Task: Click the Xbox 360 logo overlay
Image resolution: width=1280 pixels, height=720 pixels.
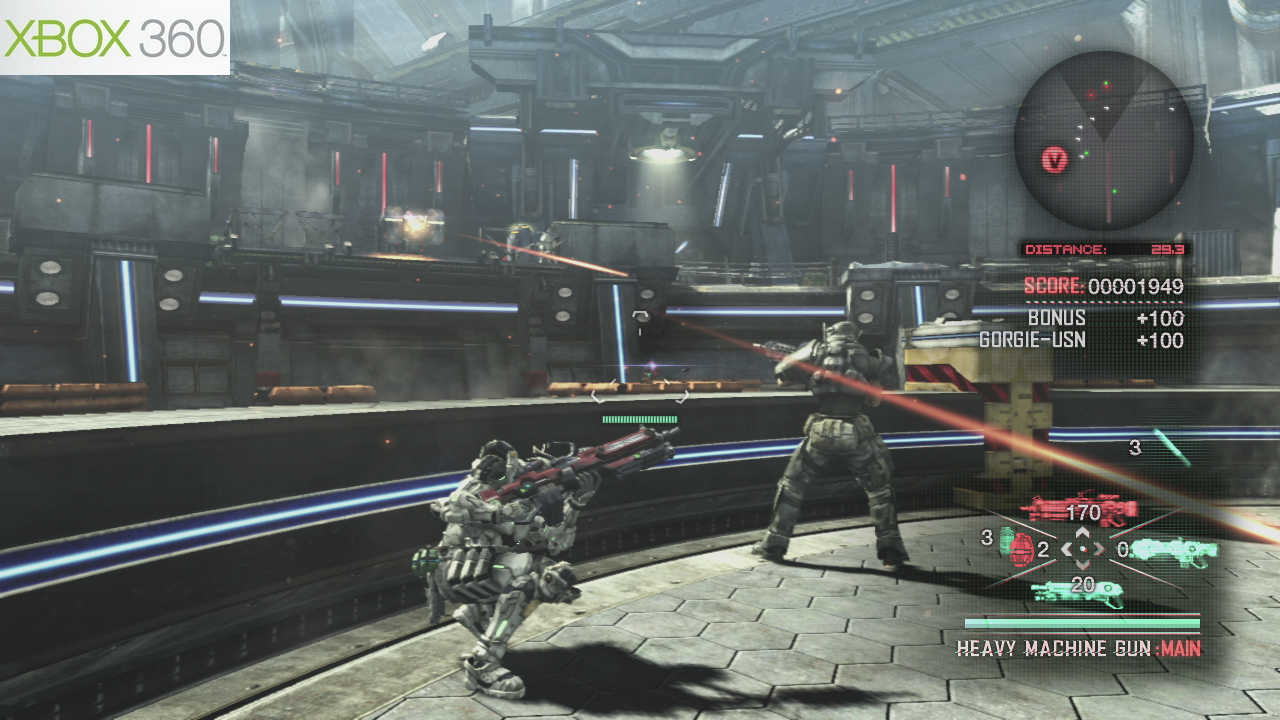Action: coord(115,37)
